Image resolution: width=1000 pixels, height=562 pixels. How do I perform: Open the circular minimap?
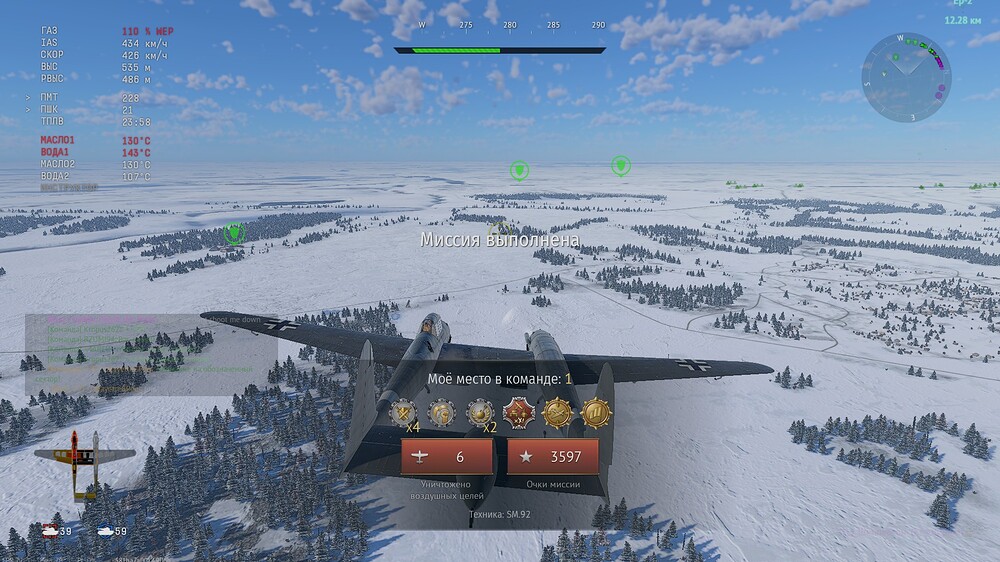pyautogui.click(x=906, y=77)
